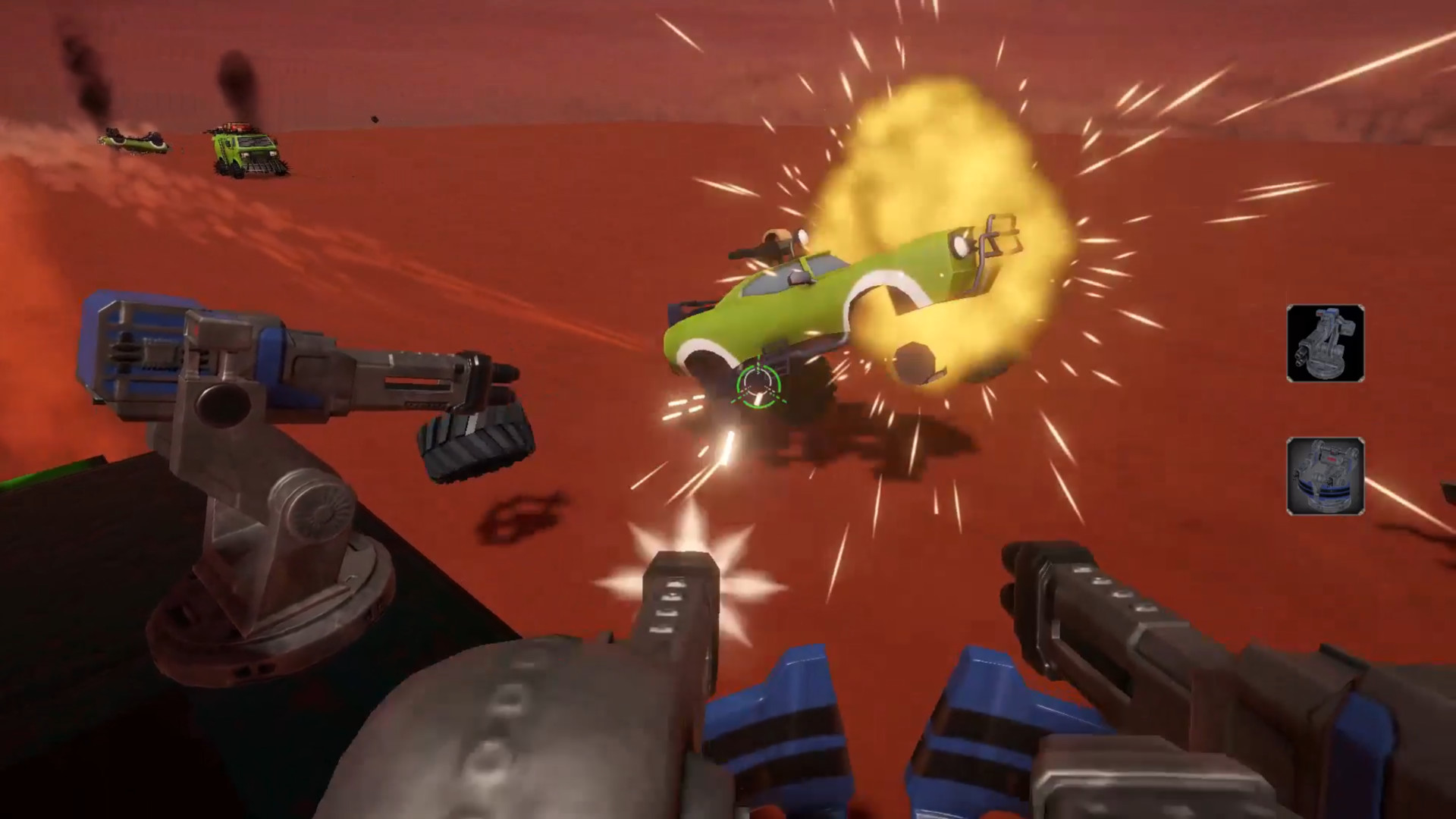1456x819 pixels.
Task: Toggle the top turret selection highlight
Action: pyautogui.click(x=1327, y=344)
